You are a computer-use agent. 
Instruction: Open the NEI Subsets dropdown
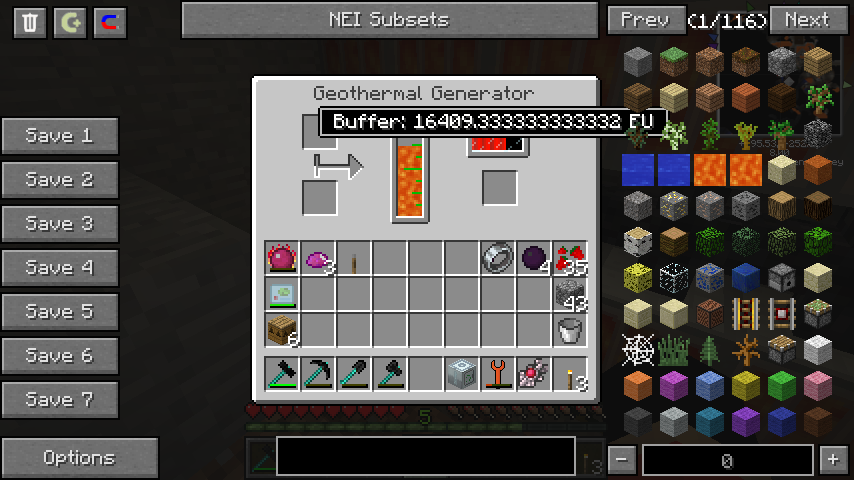(388, 20)
